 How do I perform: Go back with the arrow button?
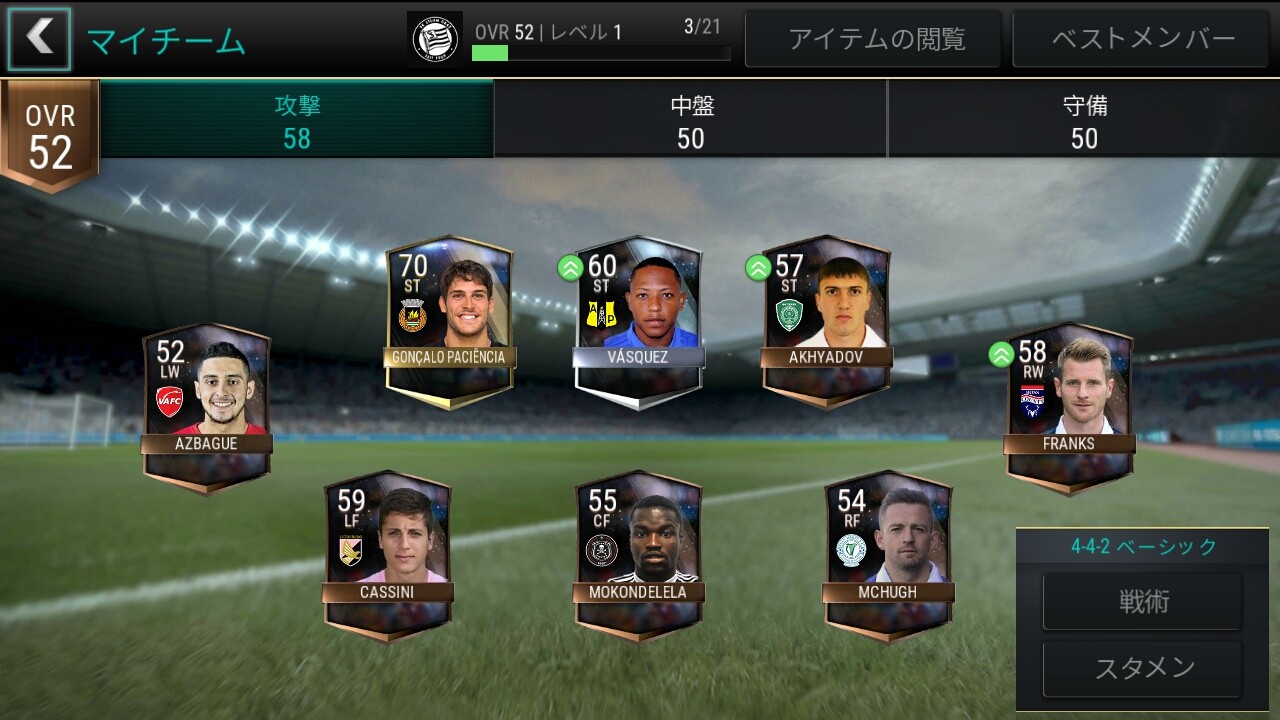click(x=40, y=39)
